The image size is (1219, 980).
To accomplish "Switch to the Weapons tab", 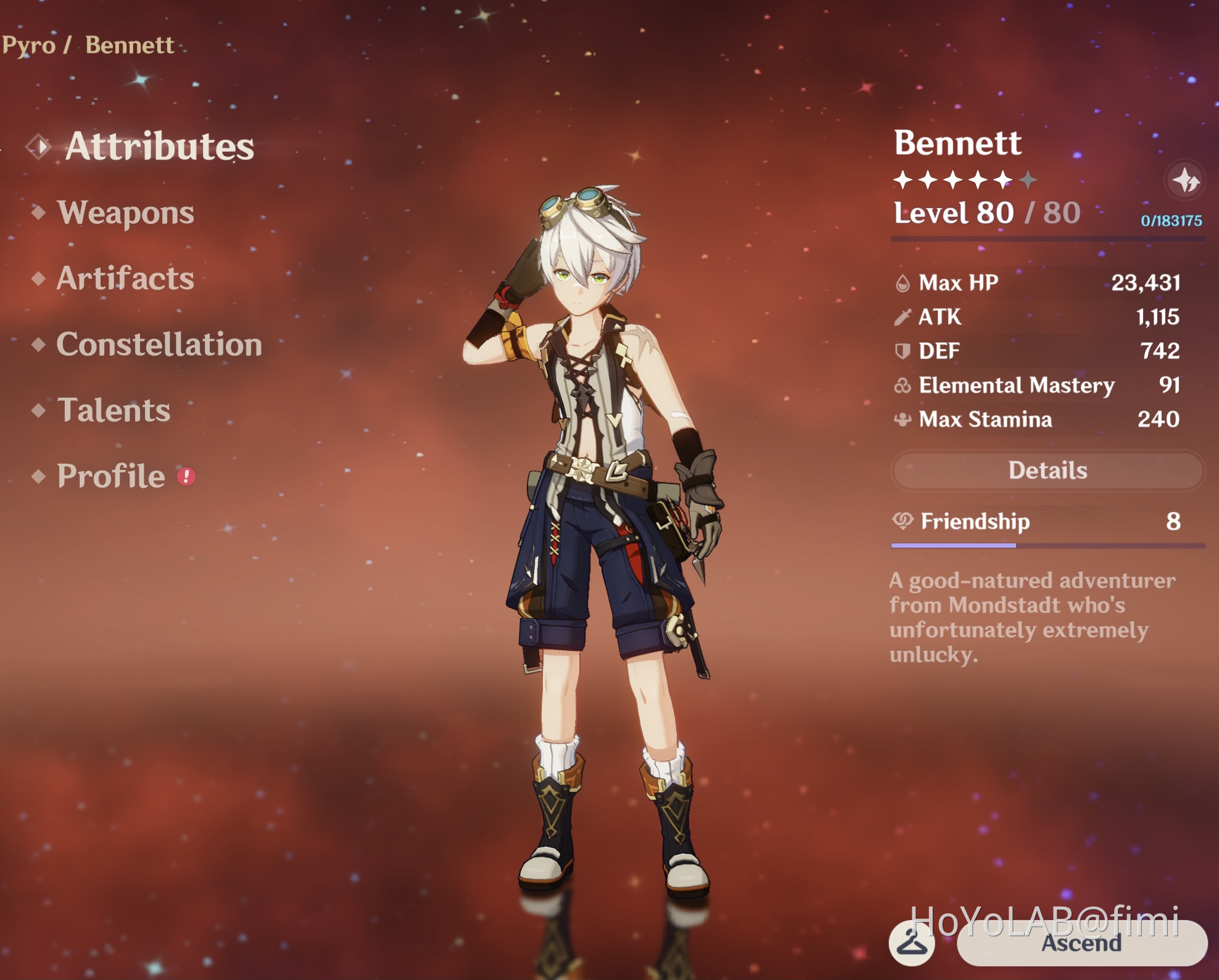I will 125,213.
